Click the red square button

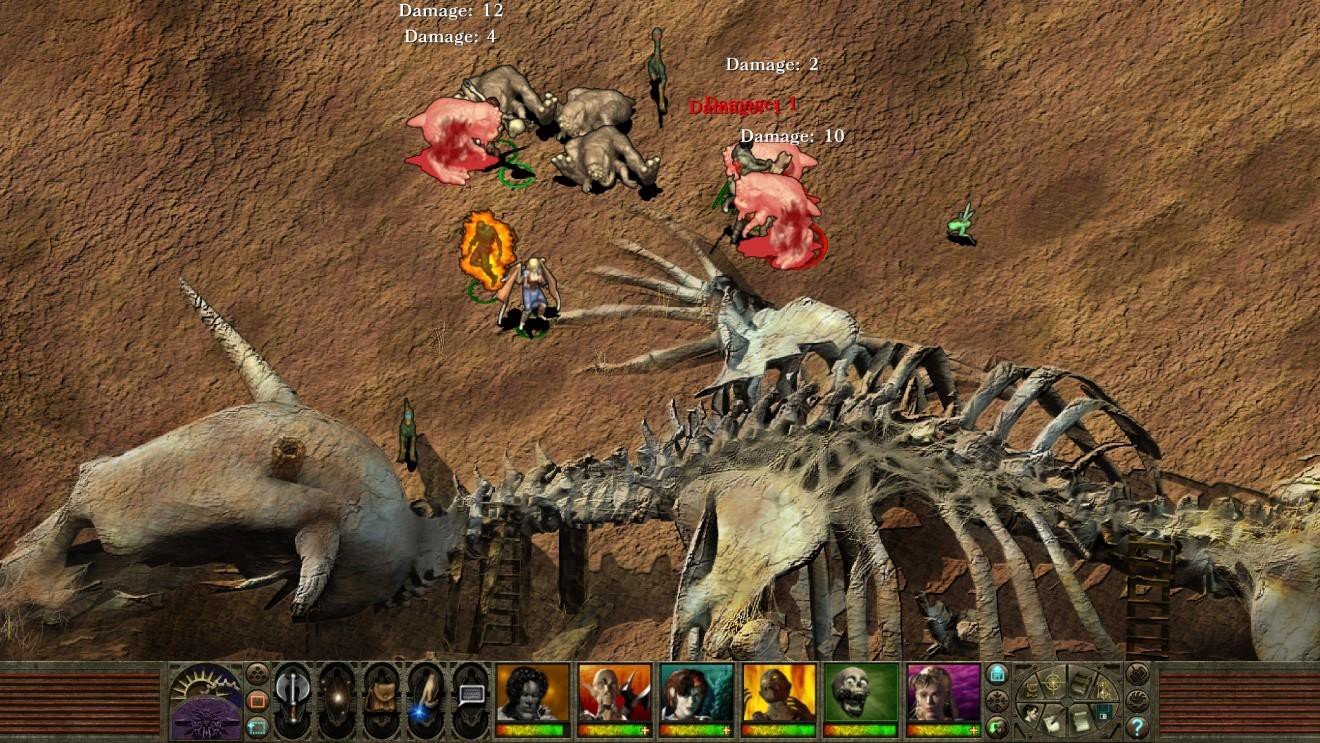(x=257, y=699)
